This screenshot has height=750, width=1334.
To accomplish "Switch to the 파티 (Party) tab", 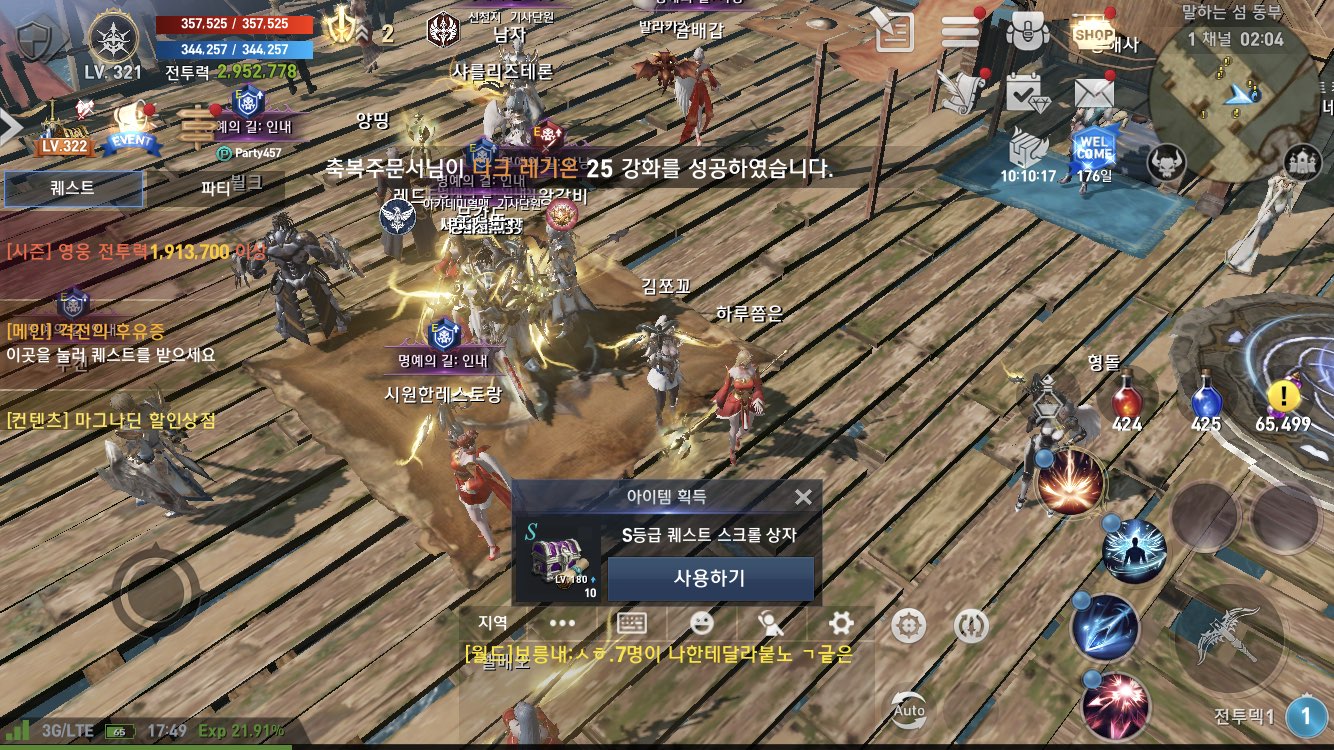I will point(216,188).
